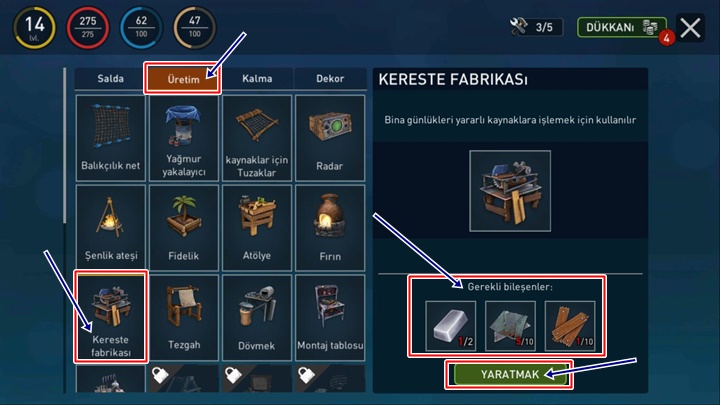Choose the Kereste fabrikası tile

(x=110, y=317)
